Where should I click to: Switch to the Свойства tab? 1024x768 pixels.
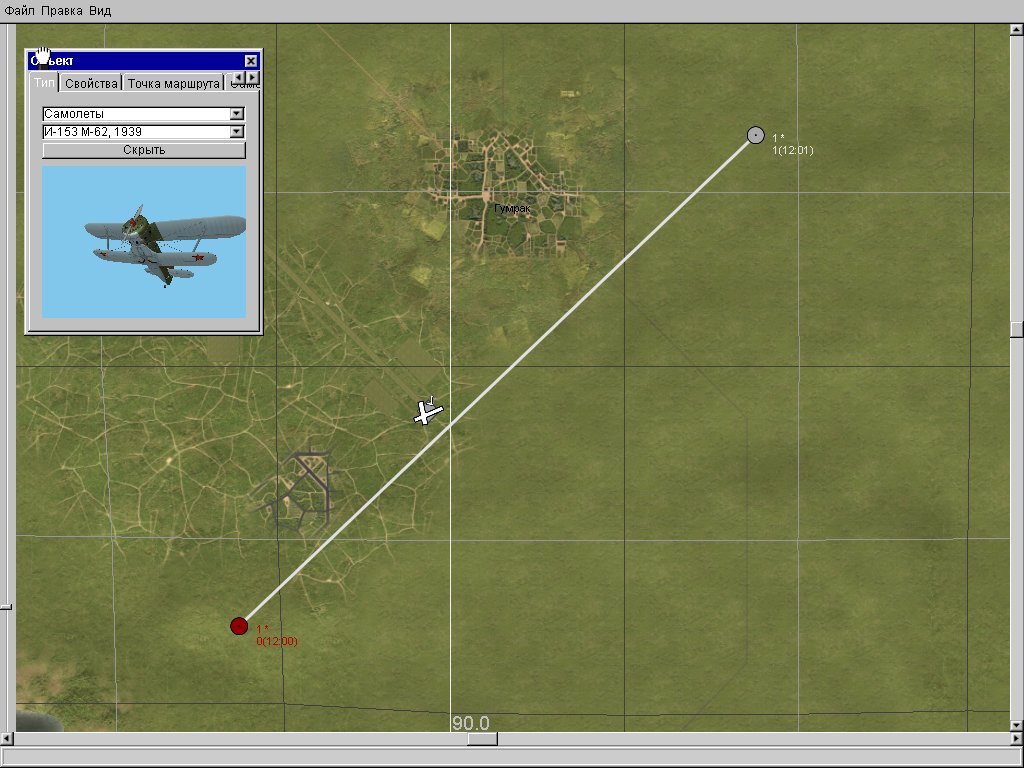(92, 83)
